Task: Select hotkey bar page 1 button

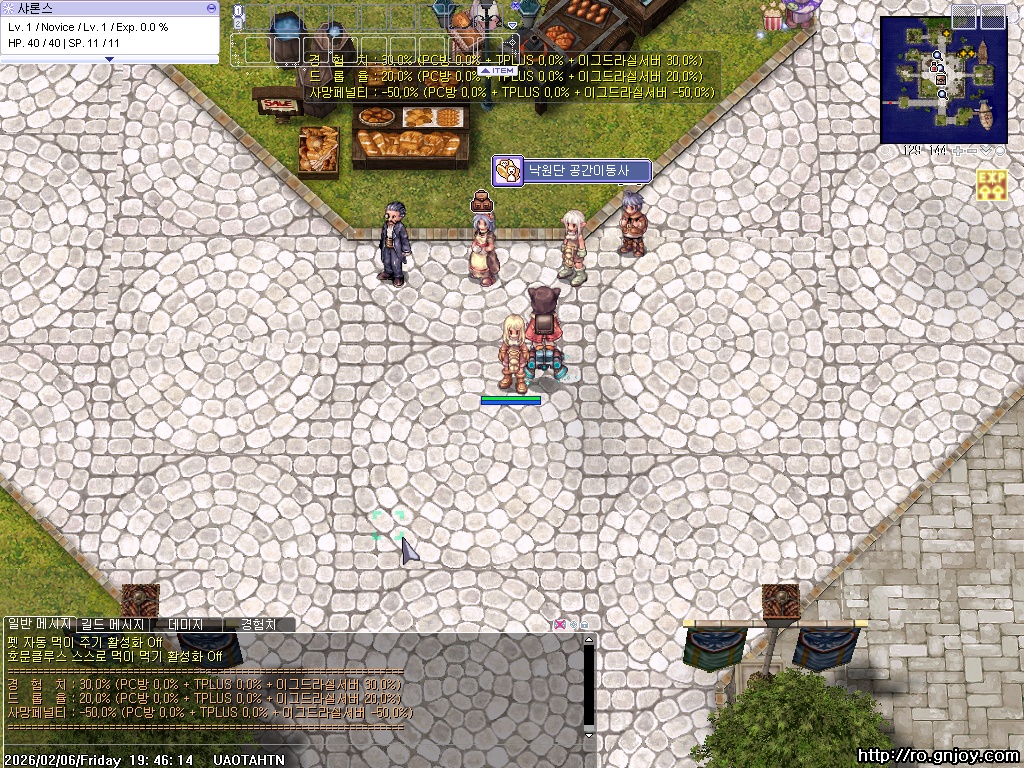Action: [x=238, y=11]
